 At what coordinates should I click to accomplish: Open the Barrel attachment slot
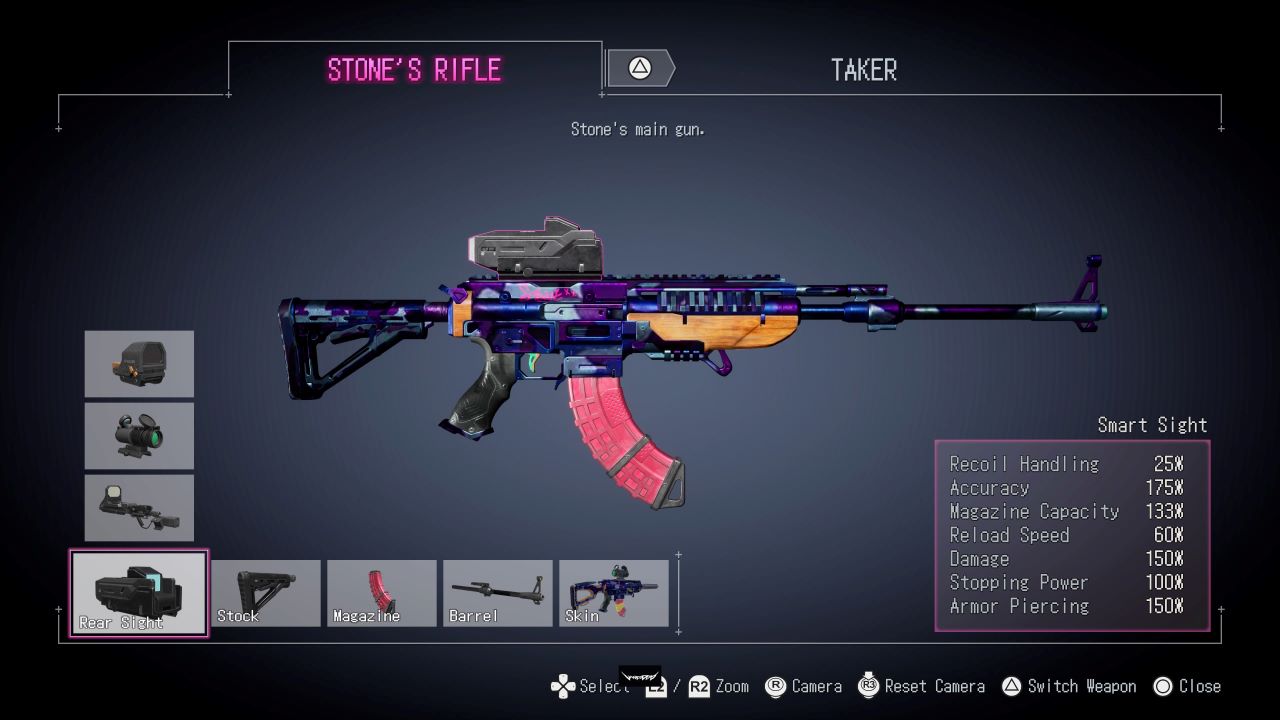click(497, 592)
